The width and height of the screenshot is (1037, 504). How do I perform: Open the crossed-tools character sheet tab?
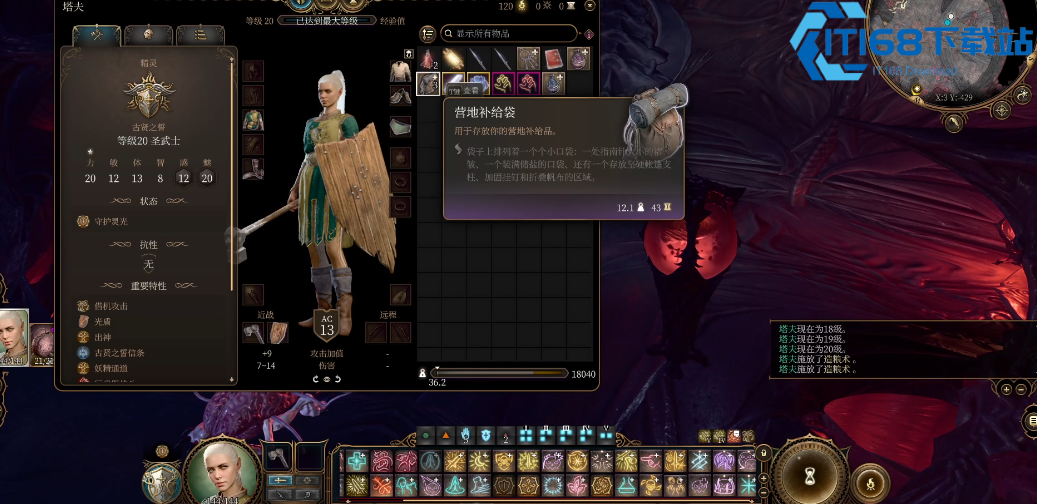(97, 36)
